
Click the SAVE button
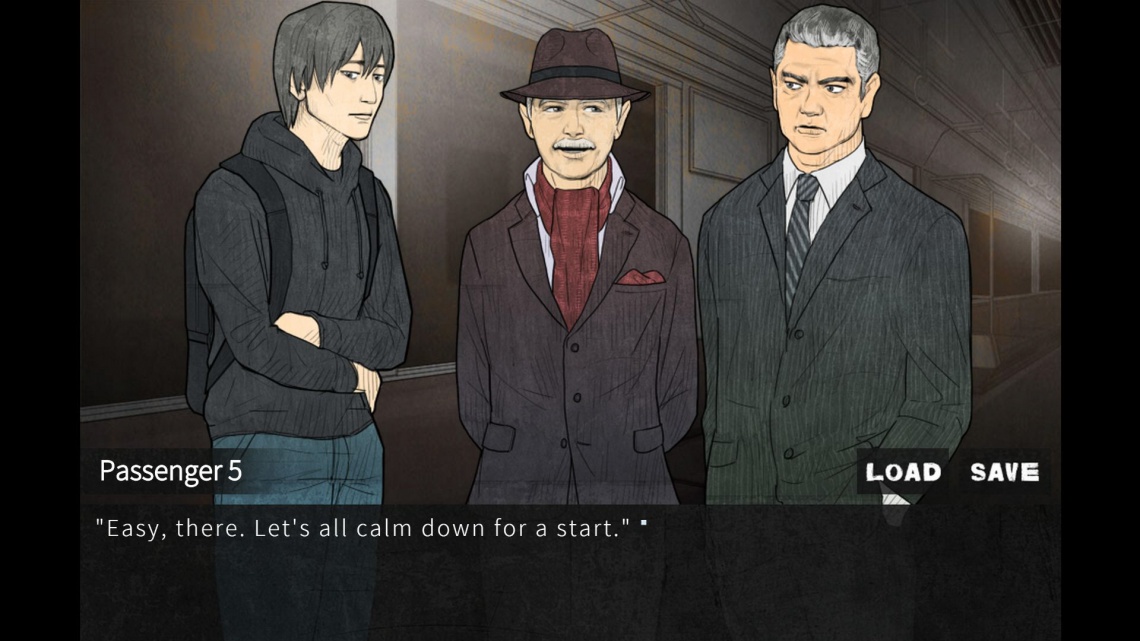point(1004,472)
